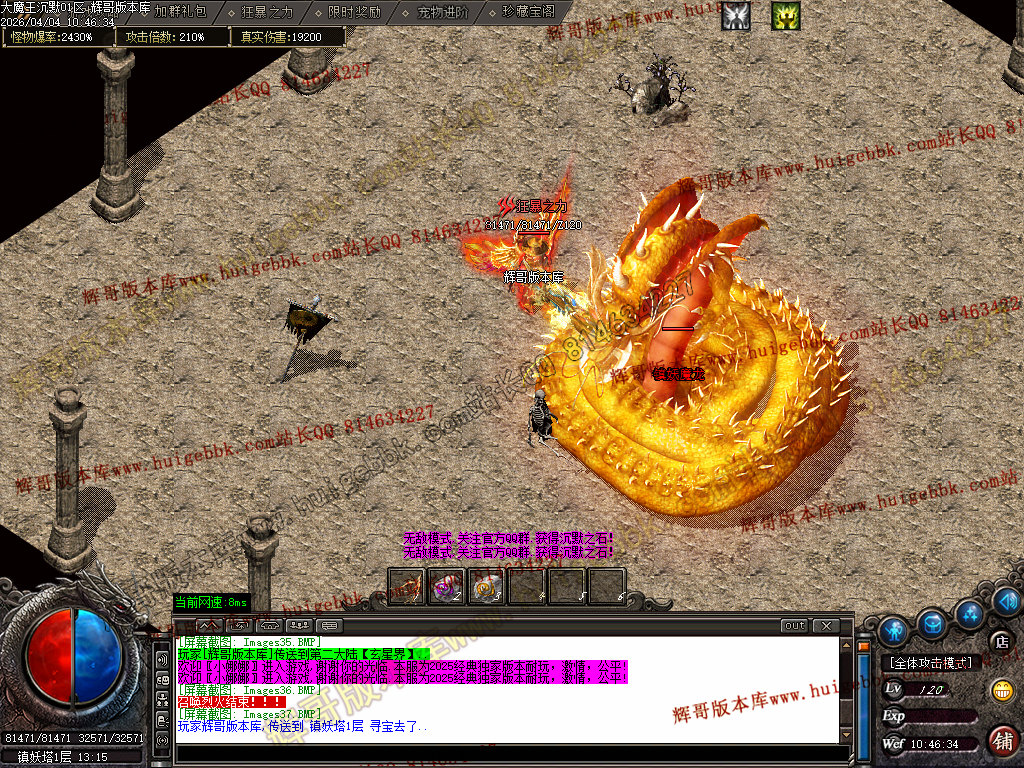This screenshot has height=768, width=1024.
Task: Use the purple item in the hotbar
Action: [x=446, y=586]
